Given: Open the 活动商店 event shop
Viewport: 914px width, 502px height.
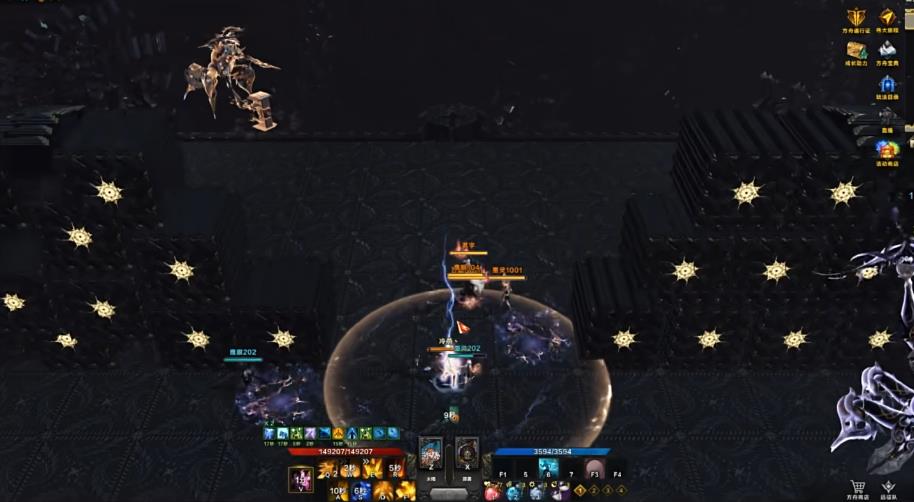Looking at the screenshot, I should click(886, 150).
